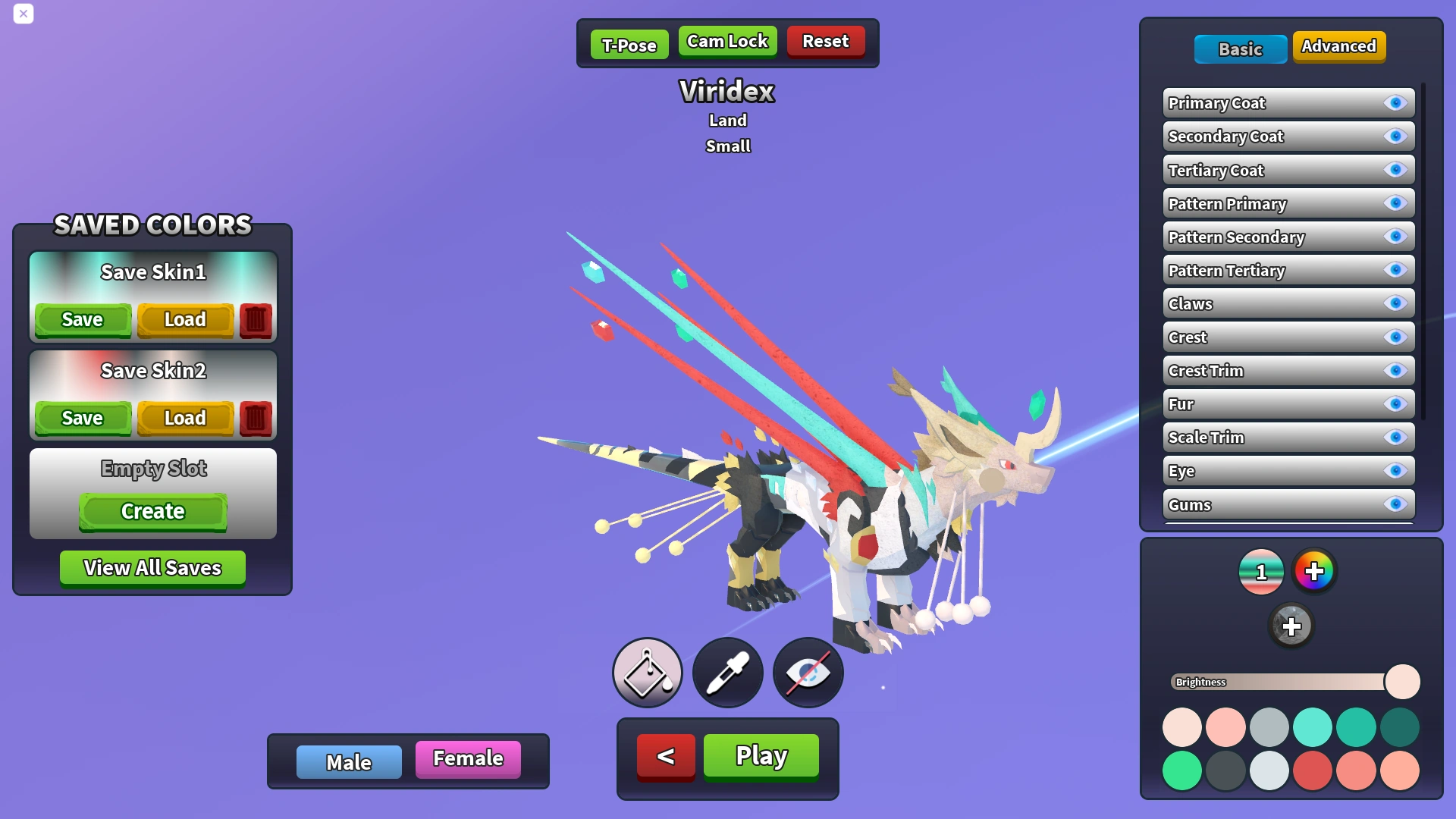The height and width of the screenshot is (819, 1456).
Task: Delete Save Skin1 using the trash icon
Action: (256, 319)
